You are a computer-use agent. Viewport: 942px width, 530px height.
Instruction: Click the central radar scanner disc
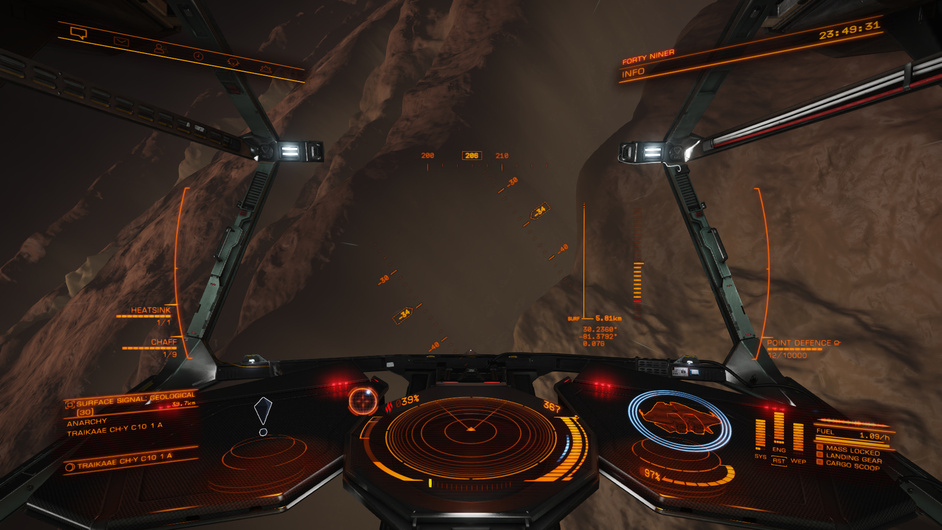point(469,436)
